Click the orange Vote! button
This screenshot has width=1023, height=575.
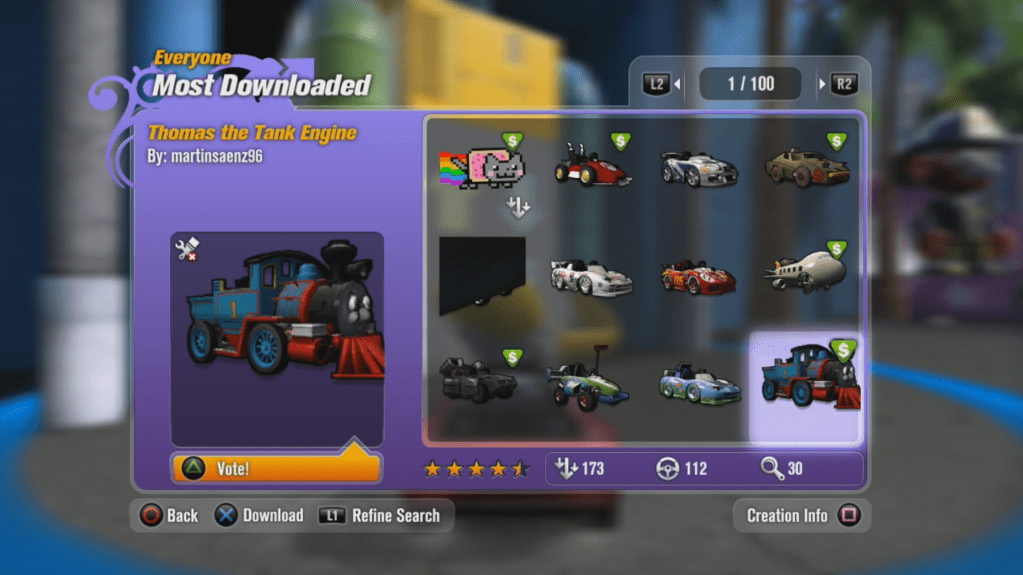(276, 468)
